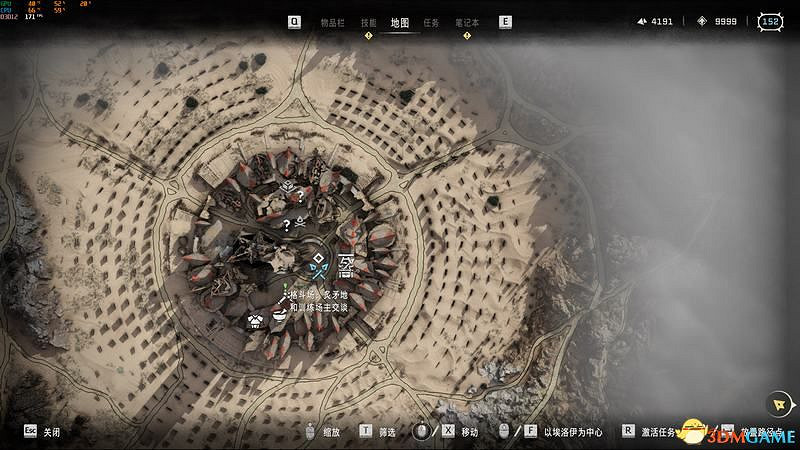The width and height of the screenshot is (800, 450).
Task: Choose the 筛选 (Filter) option
Action: click(x=385, y=432)
